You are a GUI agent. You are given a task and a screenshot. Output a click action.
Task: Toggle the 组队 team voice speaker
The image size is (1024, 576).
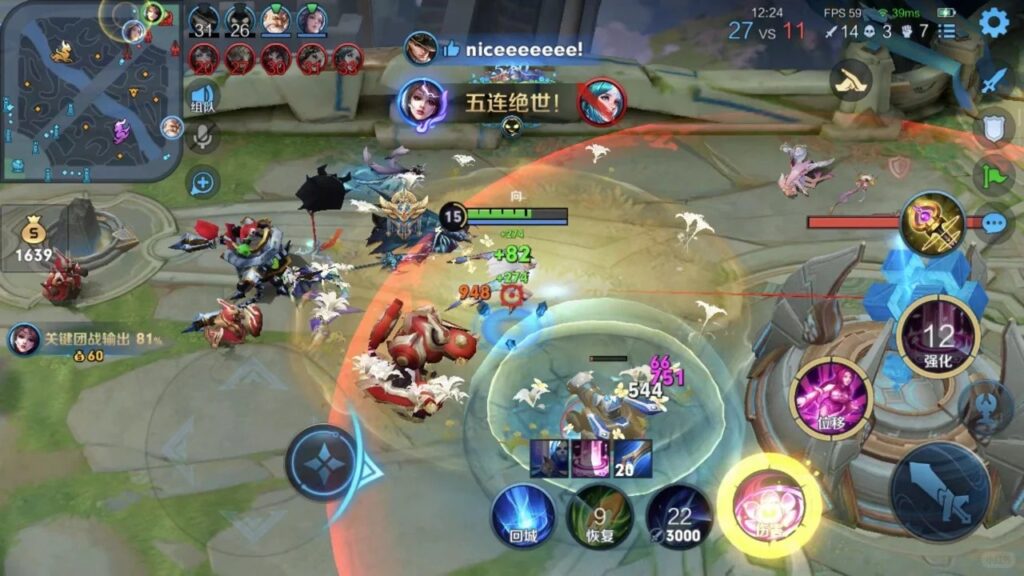202,97
